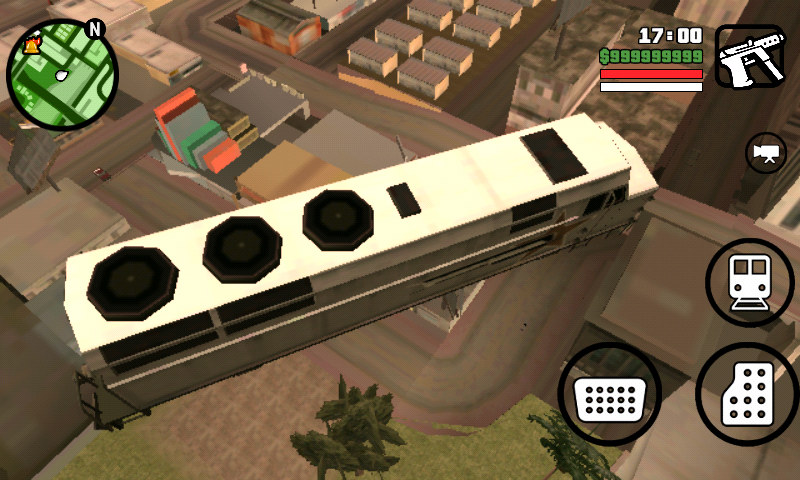800x480 pixels.
Task: Switch camera view with the camera button
Action: (x=766, y=153)
